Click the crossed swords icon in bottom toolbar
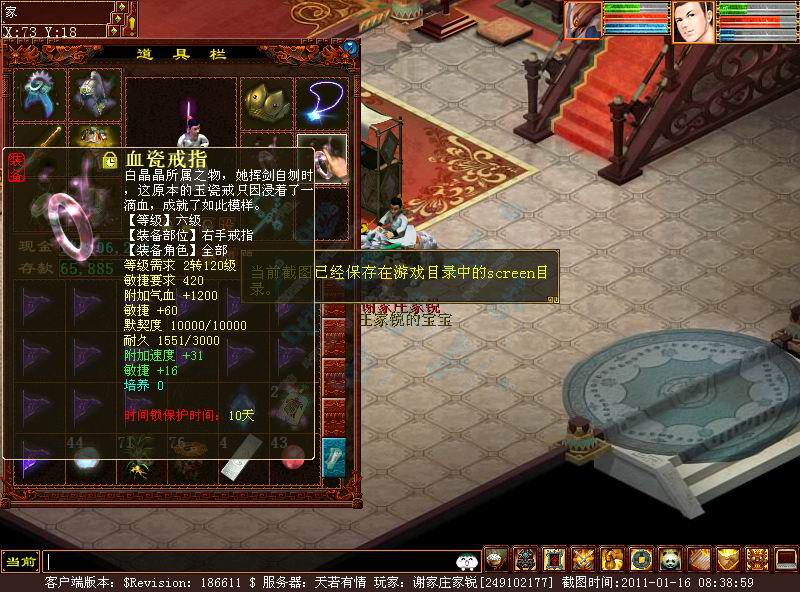 click(583, 559)
